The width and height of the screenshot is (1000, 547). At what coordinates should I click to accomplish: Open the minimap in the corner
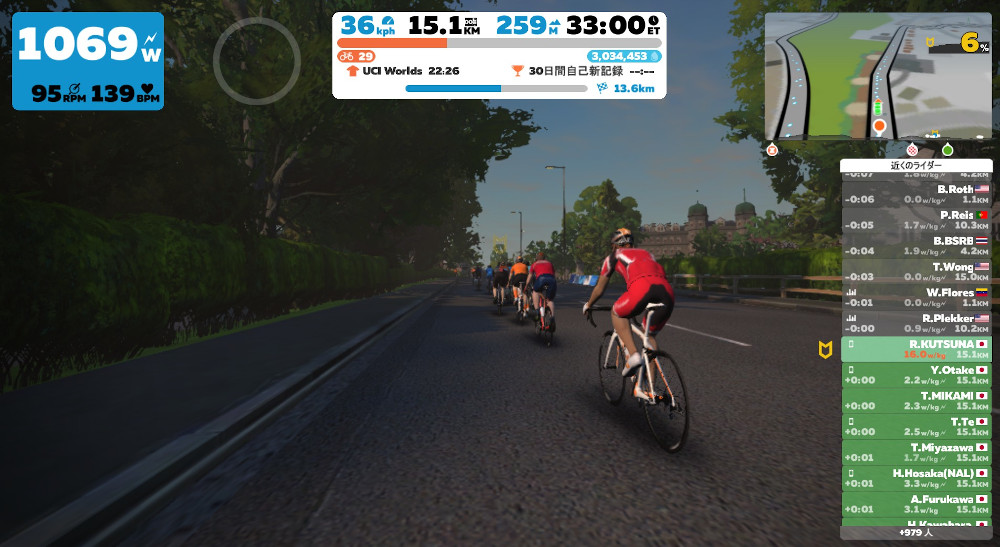click(x=877, y=76)
